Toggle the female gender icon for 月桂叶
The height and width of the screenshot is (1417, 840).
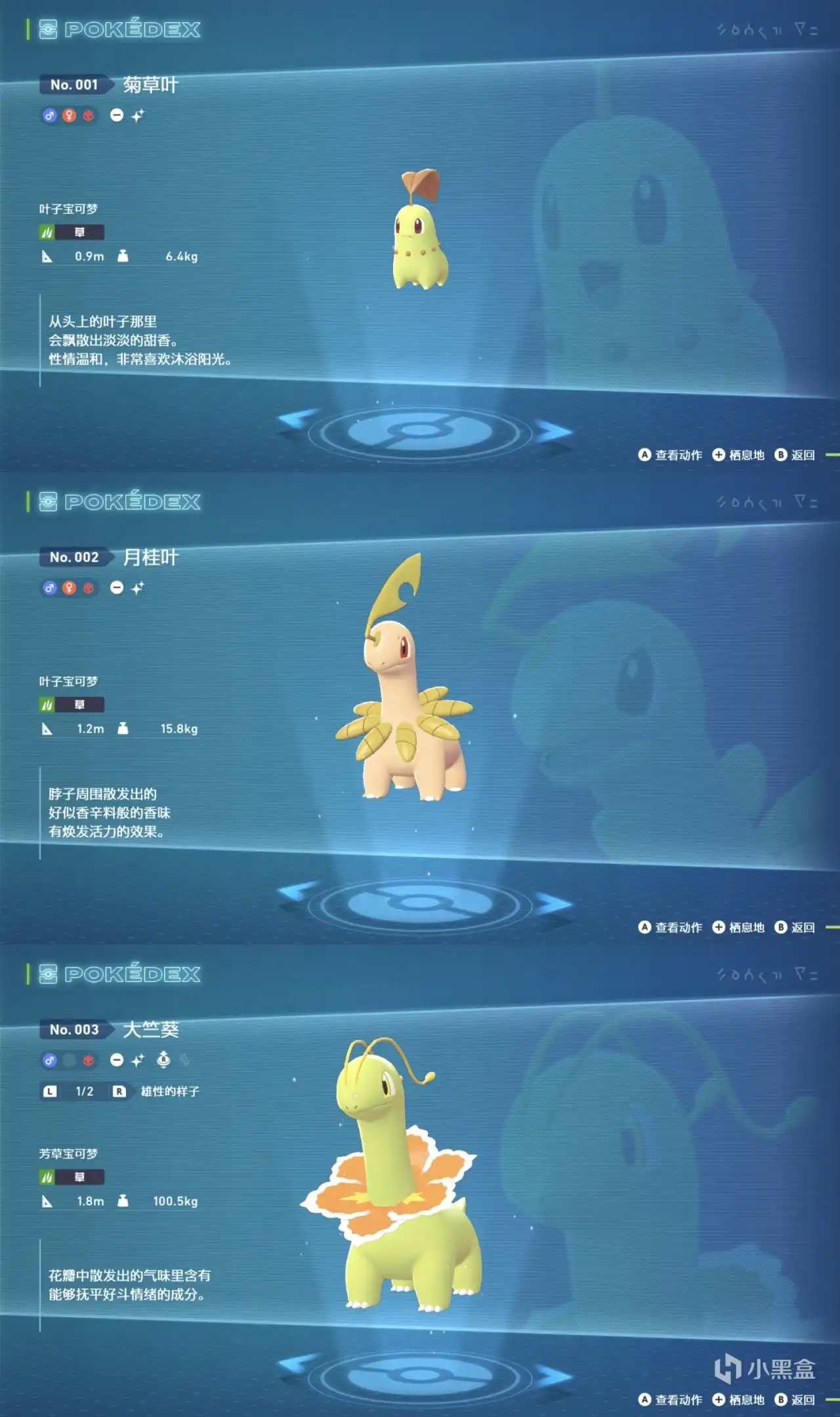(70, 588)
